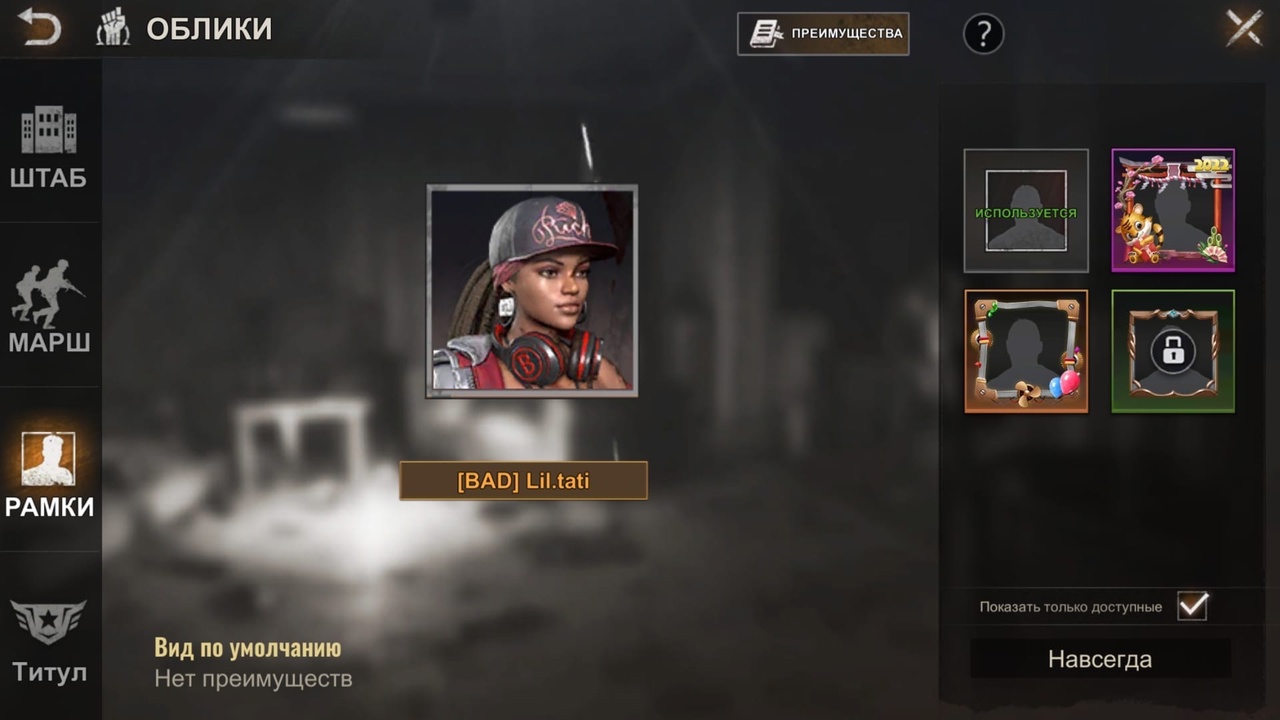Viewport: 1280px width, 720px height.
Task: Click the Навсегда button
Action: [x=1100, y=660]
